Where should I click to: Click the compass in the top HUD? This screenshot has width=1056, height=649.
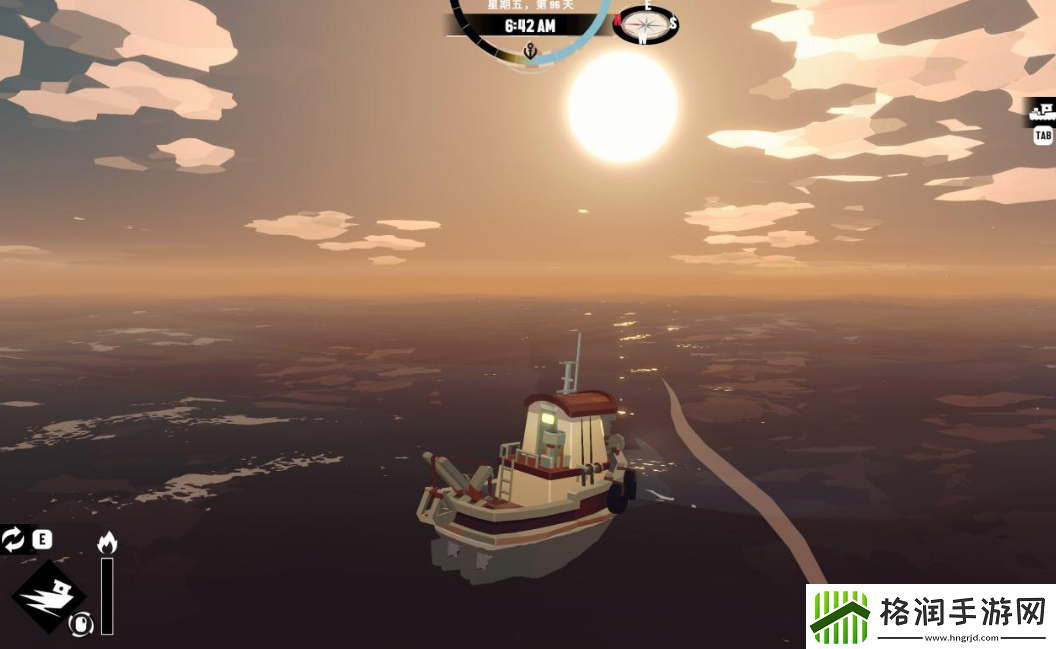pyautogui.click(x=645, y=24)
